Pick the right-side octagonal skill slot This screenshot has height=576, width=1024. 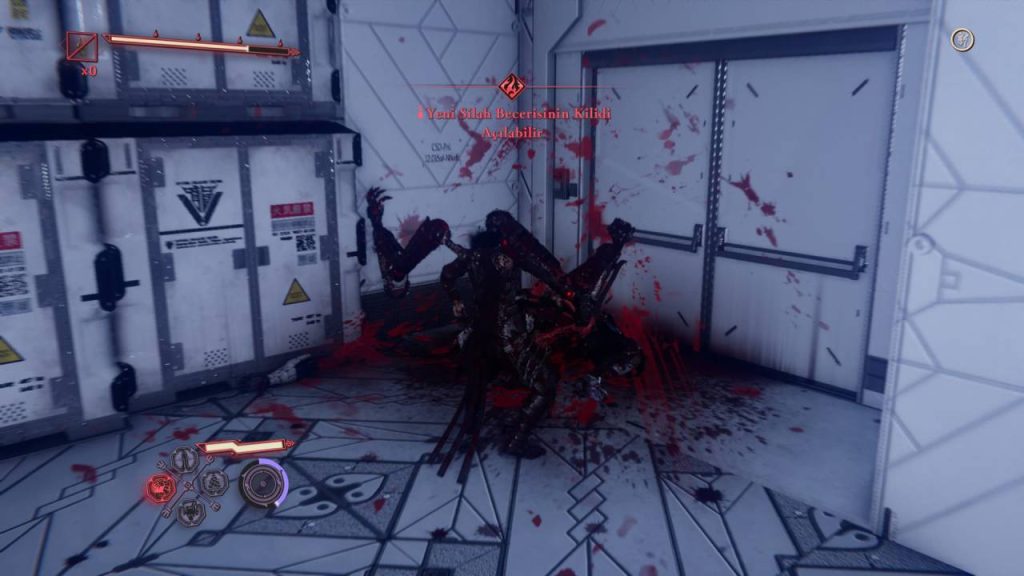click(x=214, y=485)
